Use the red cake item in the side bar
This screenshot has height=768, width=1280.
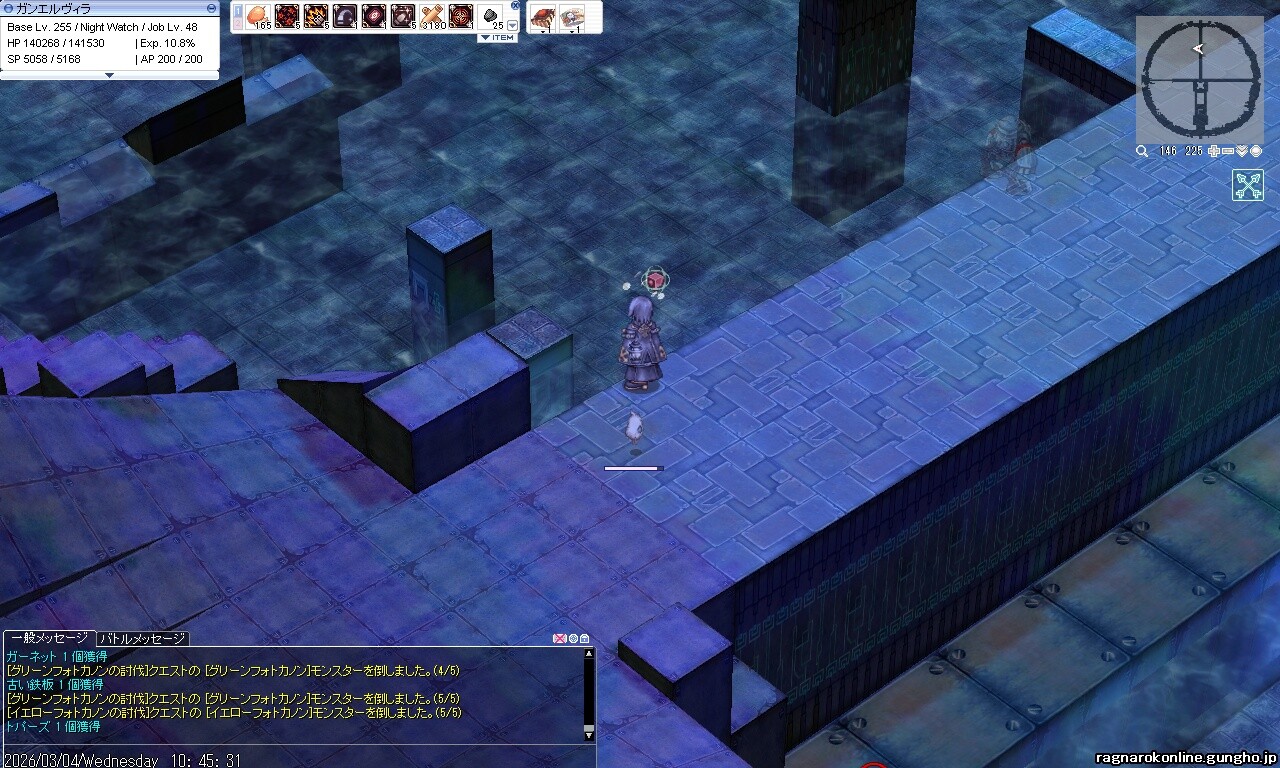coord(544,16)
